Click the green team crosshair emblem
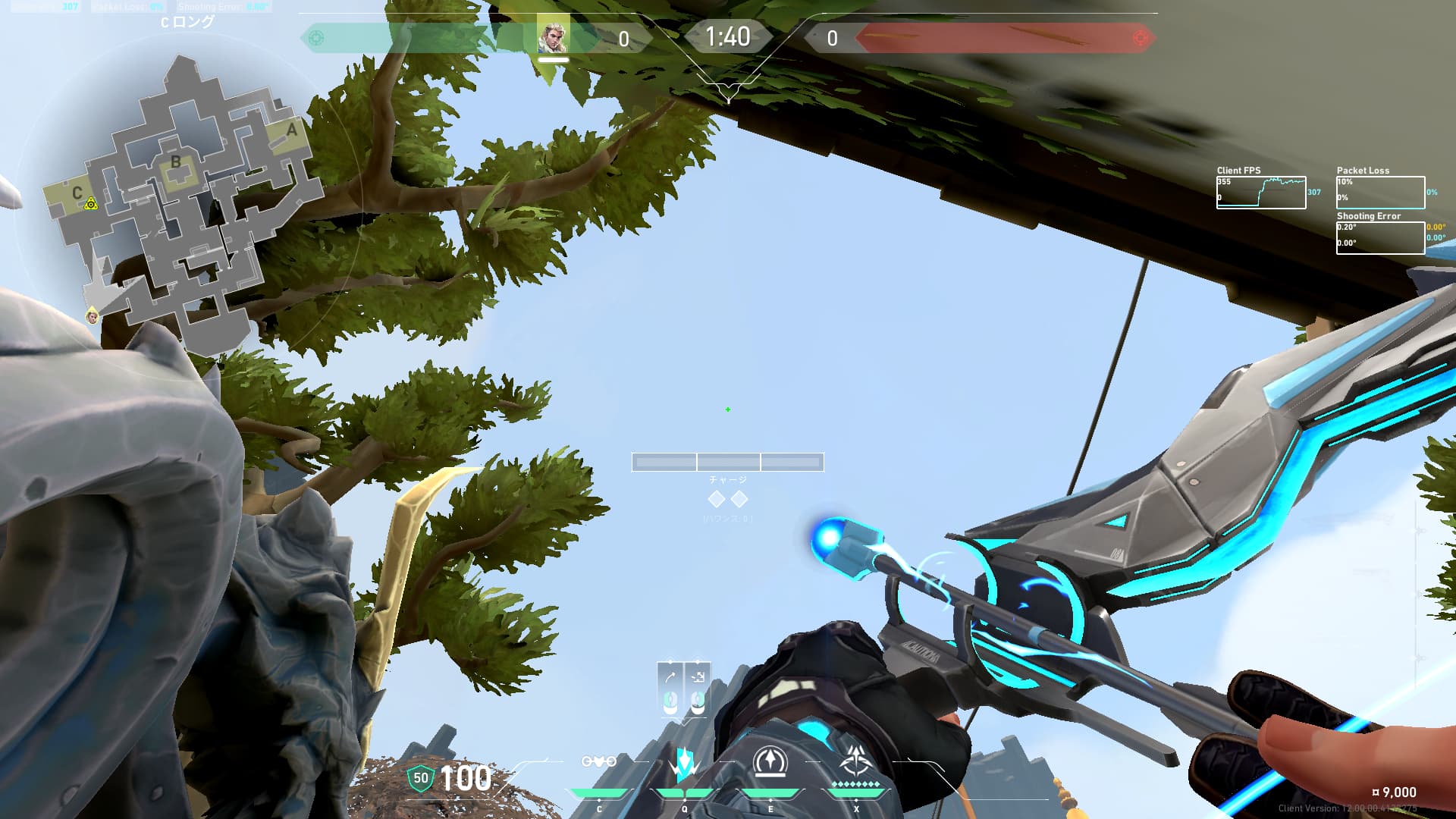The width and height of the screenshot is (1456, 819). 317,38
